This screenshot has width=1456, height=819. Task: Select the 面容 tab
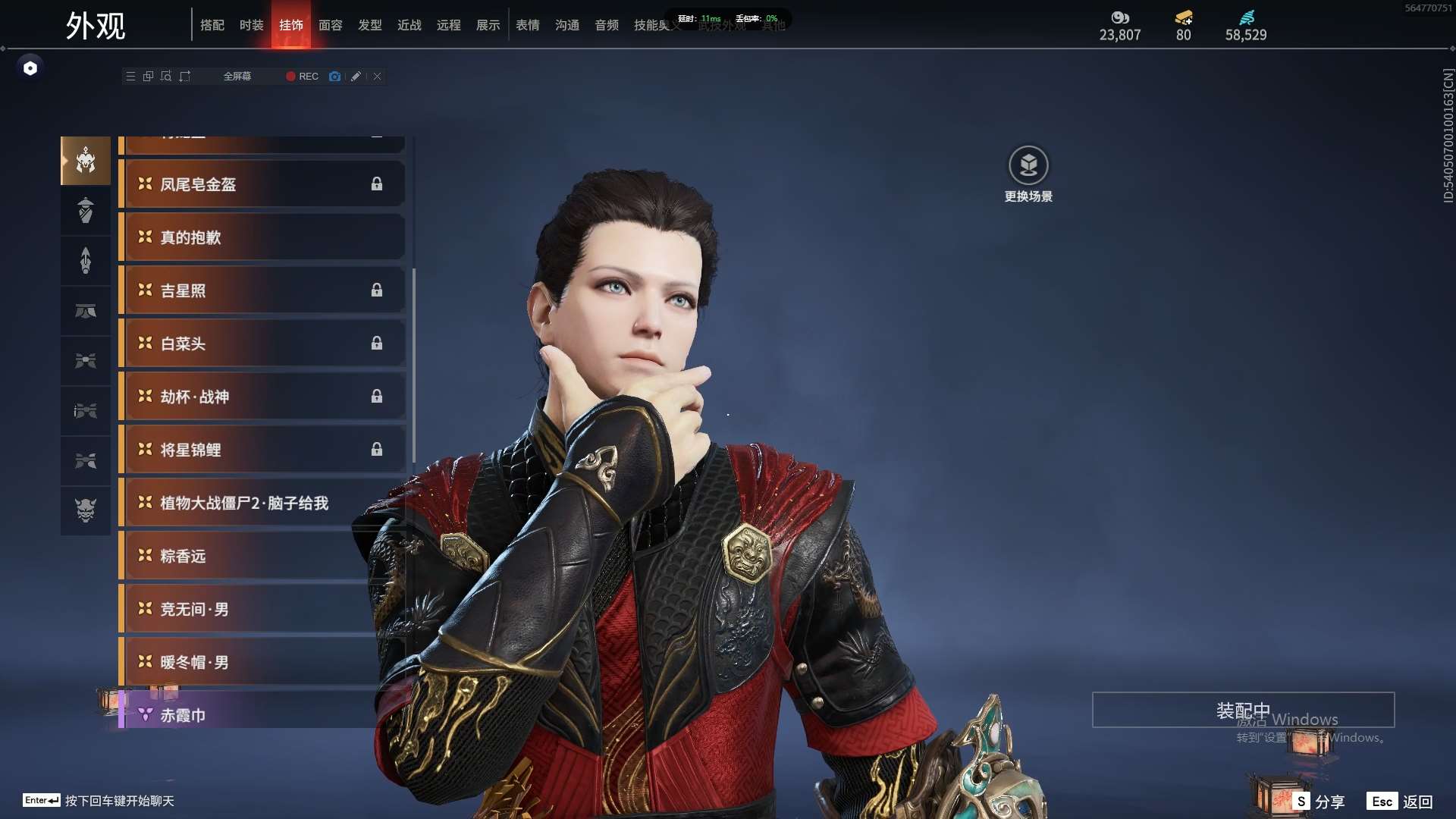(330, 26)
